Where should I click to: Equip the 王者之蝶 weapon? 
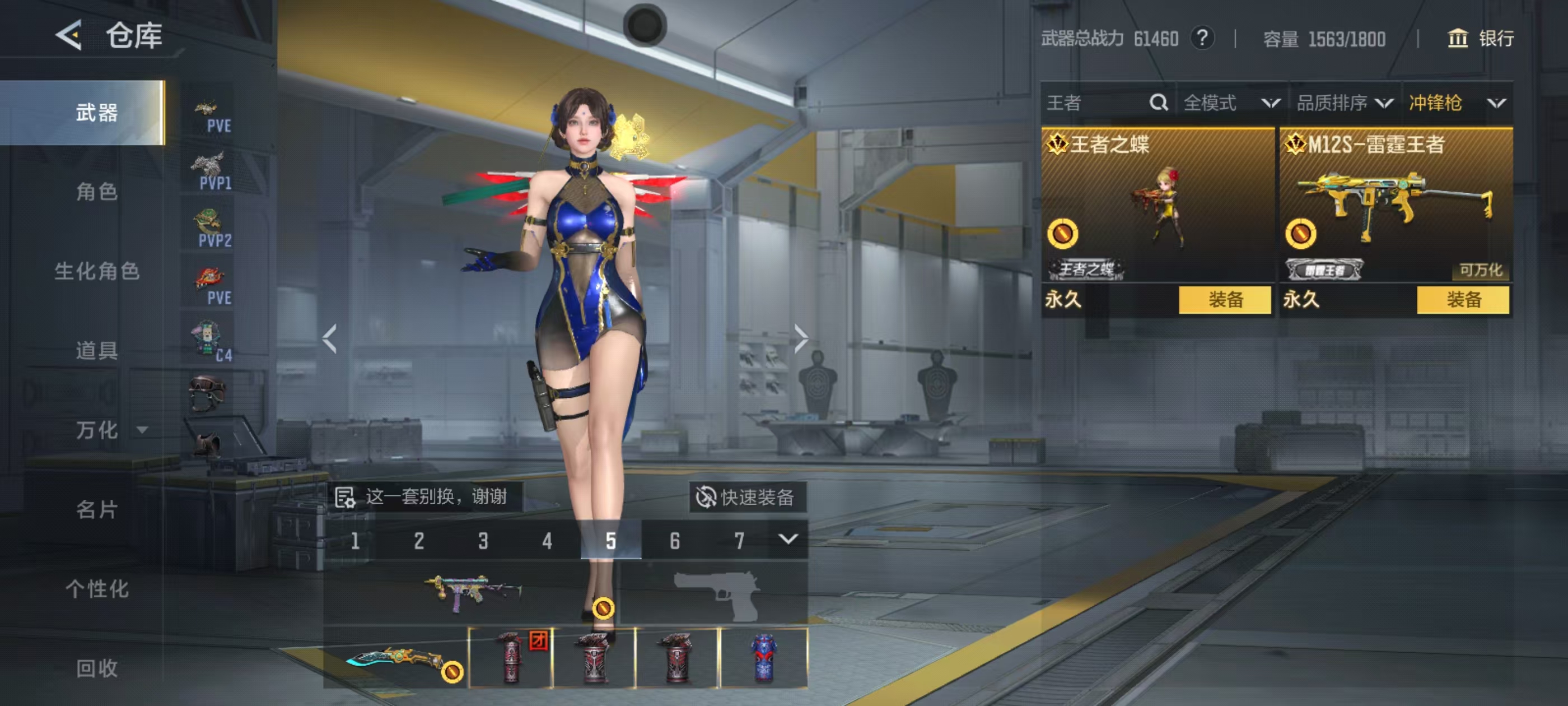[x=1224, y=300]
